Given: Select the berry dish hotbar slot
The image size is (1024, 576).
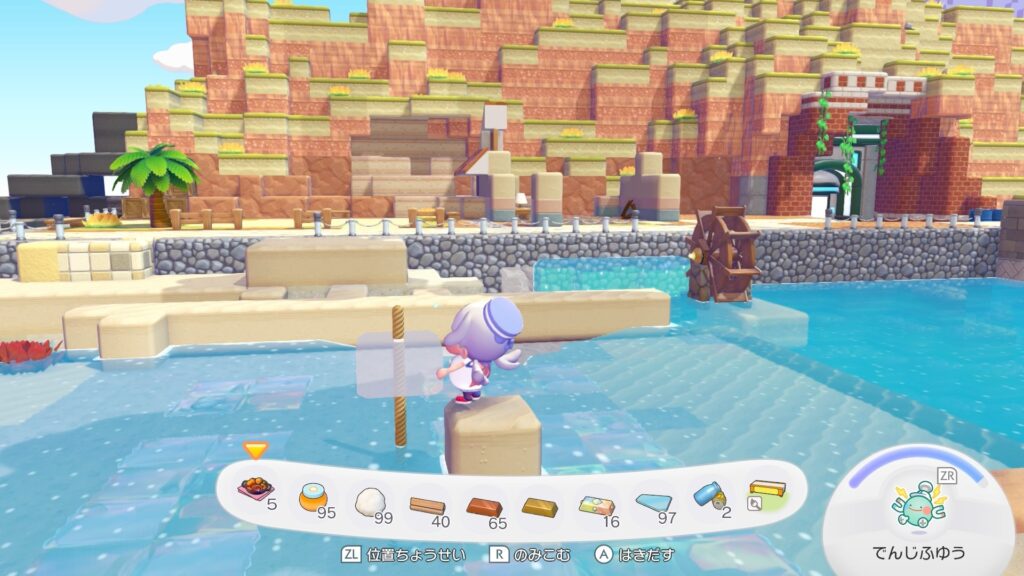Looking at the screenshot, I should (256, 489).
